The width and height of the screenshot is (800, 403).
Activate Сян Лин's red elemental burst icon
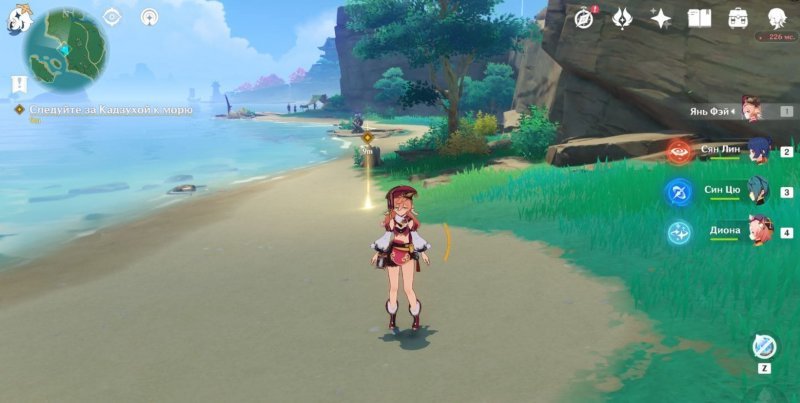click(x=679, y=152)
